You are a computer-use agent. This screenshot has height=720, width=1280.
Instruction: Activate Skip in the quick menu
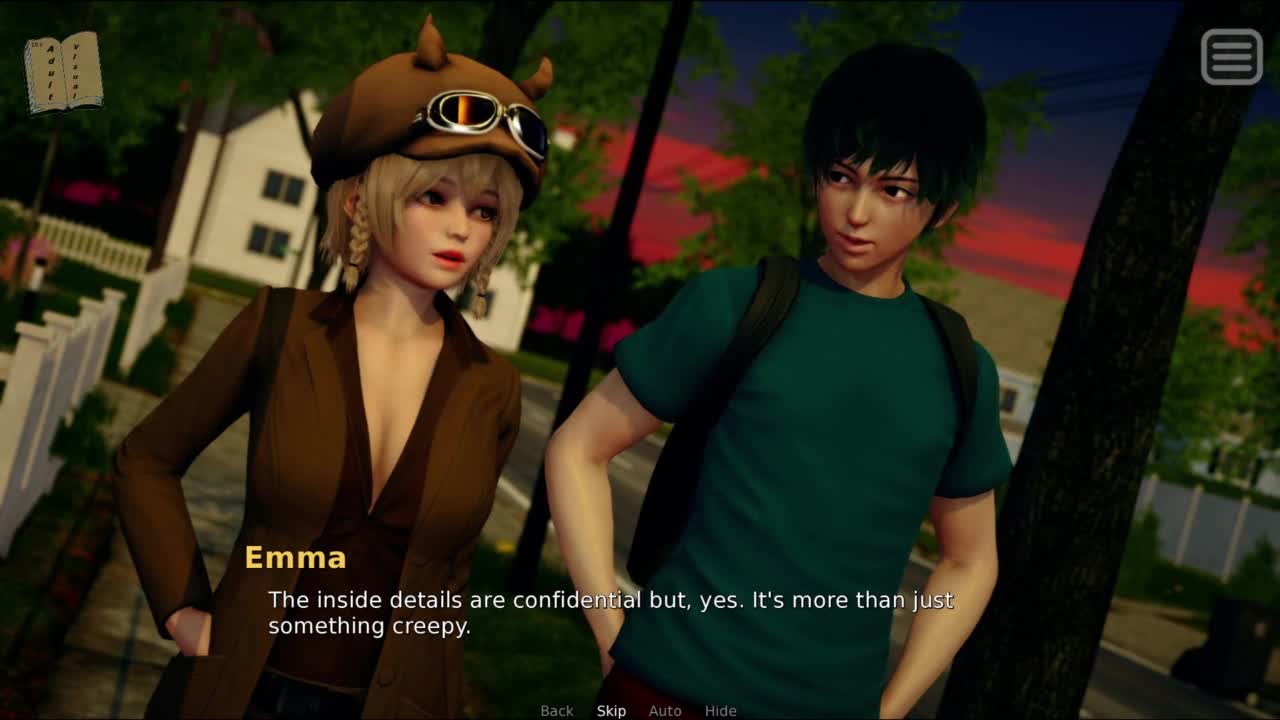pyautogui.click(x=611, y=711)
